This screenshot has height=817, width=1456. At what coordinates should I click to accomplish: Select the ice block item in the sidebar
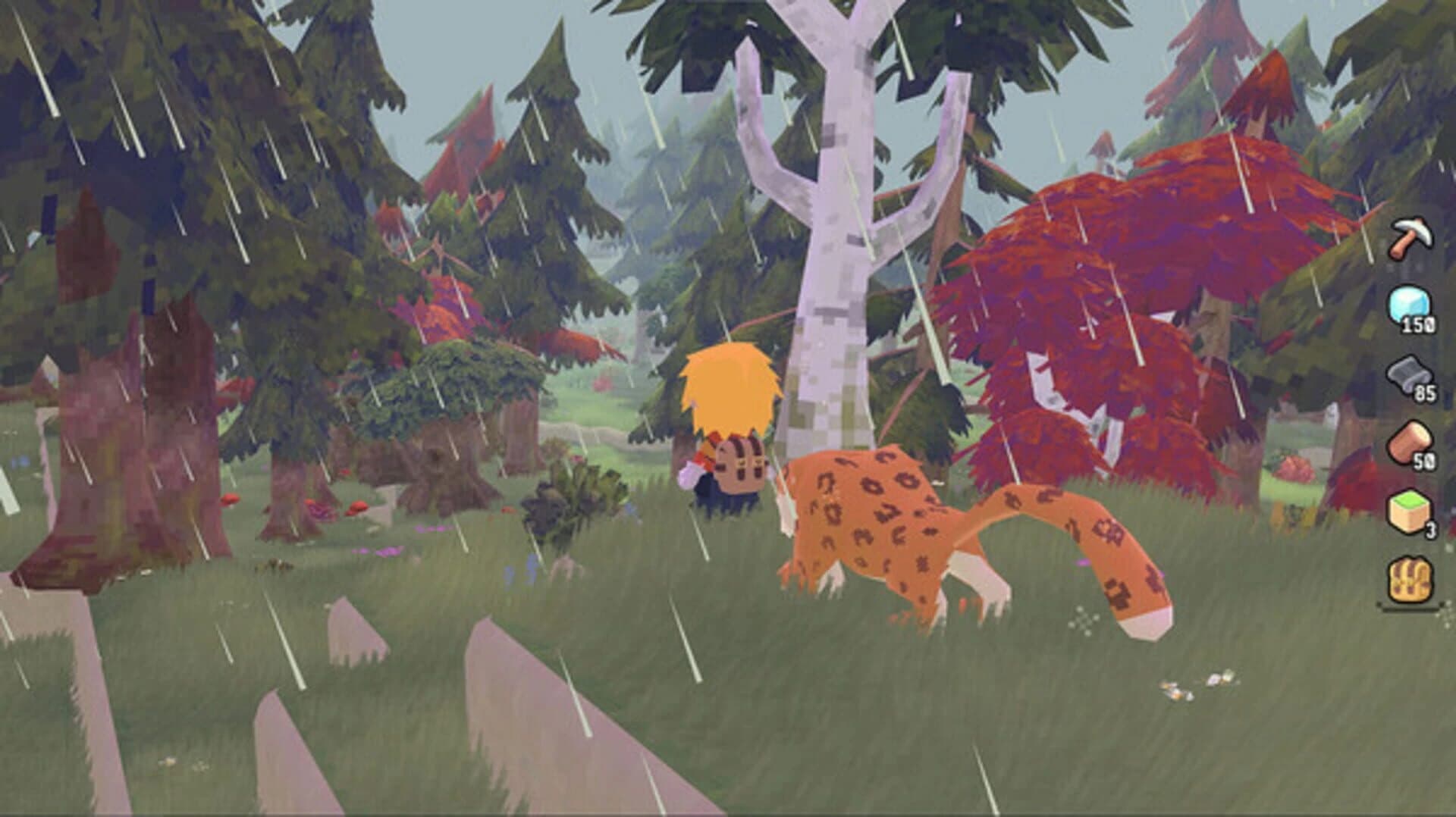coord(1407,303)
